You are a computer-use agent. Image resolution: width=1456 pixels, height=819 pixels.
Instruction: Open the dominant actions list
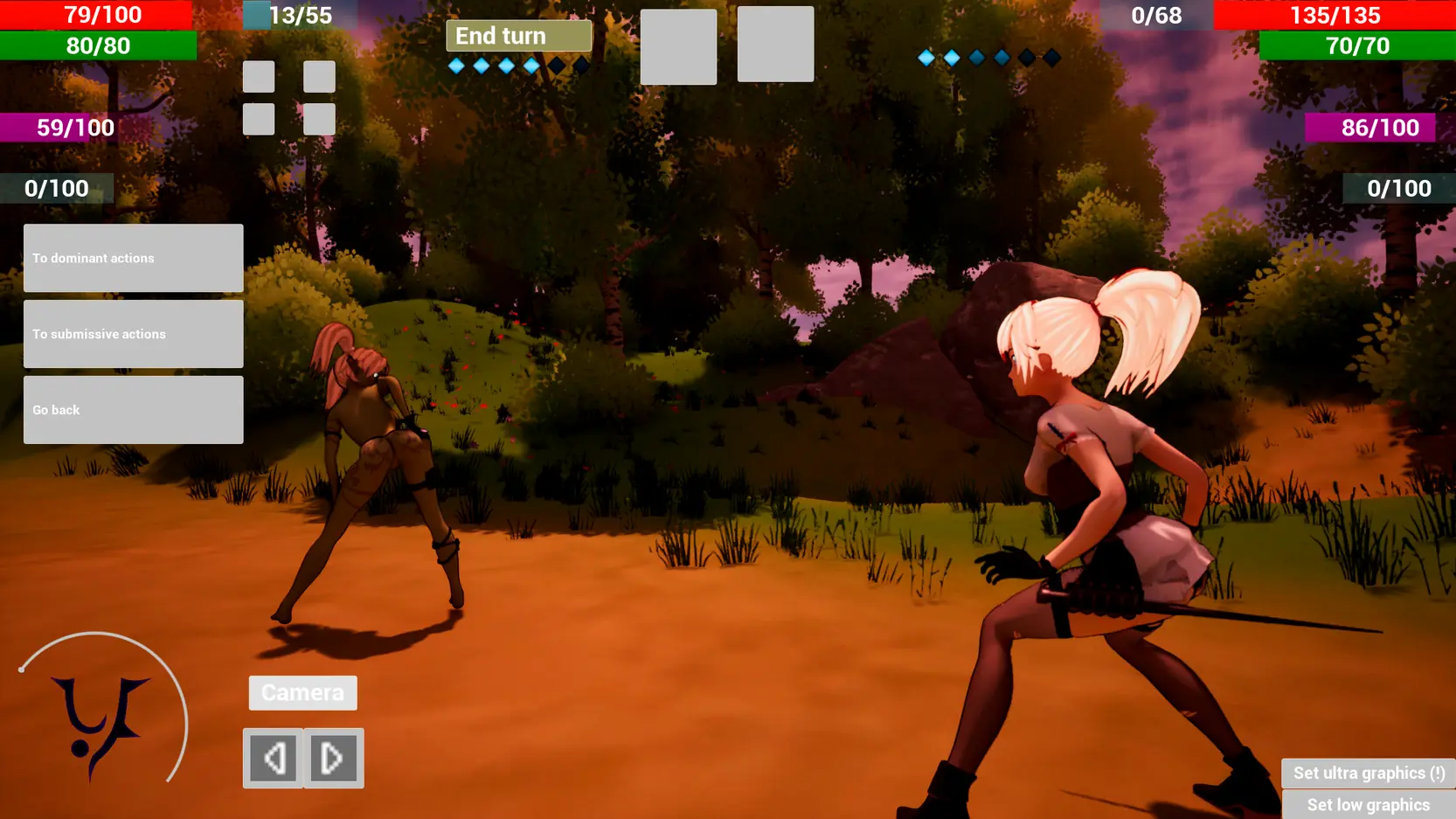133,258
